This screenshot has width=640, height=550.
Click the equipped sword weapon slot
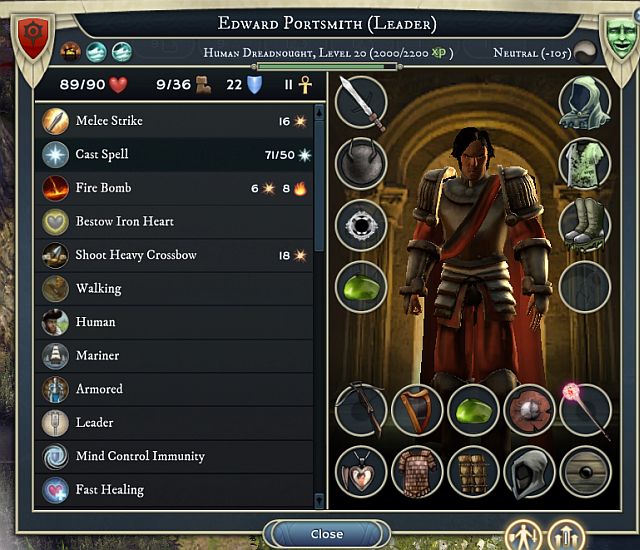pos(361,103)
